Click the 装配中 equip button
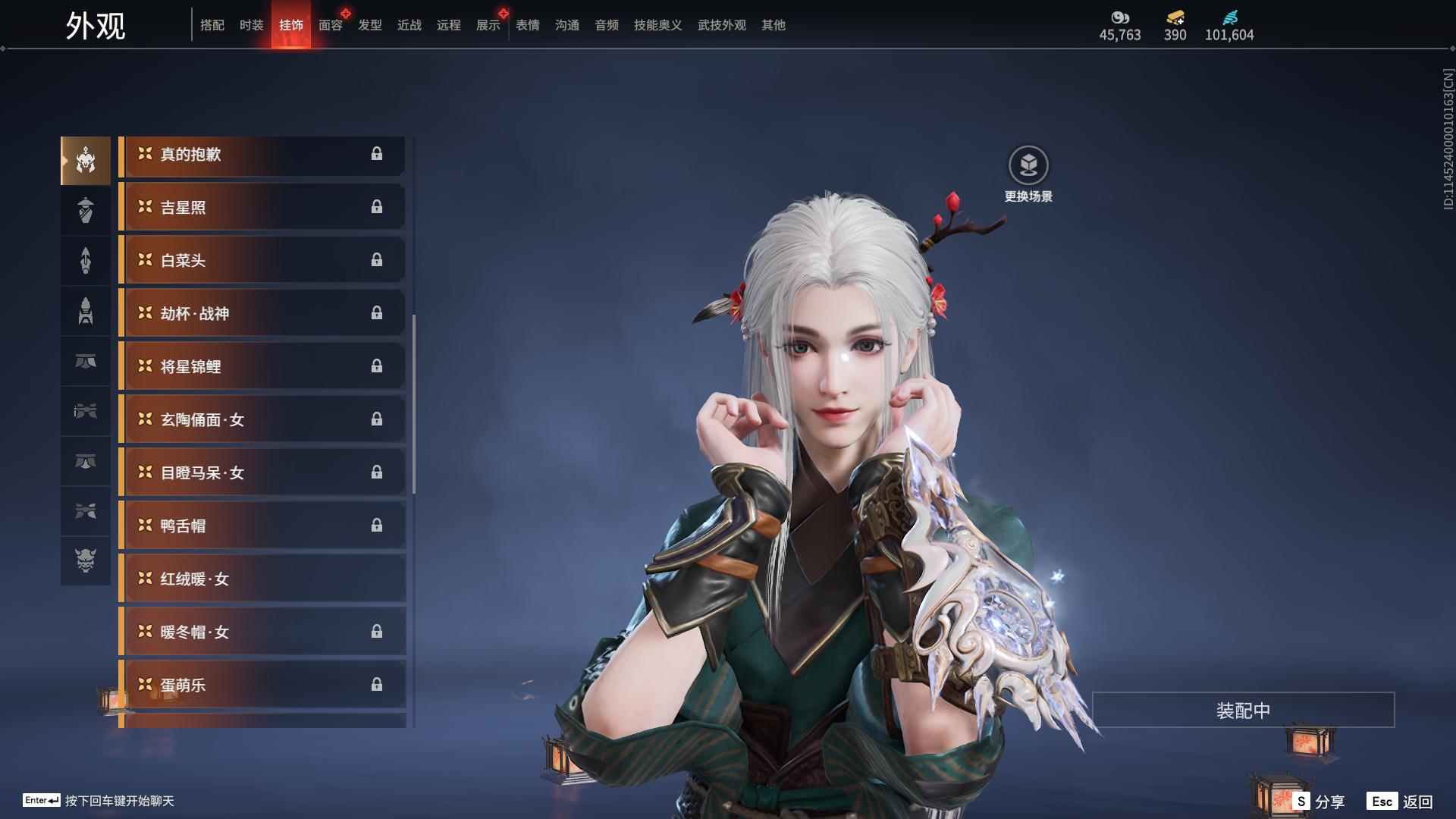1456x819 pixels. (1243, 711)
